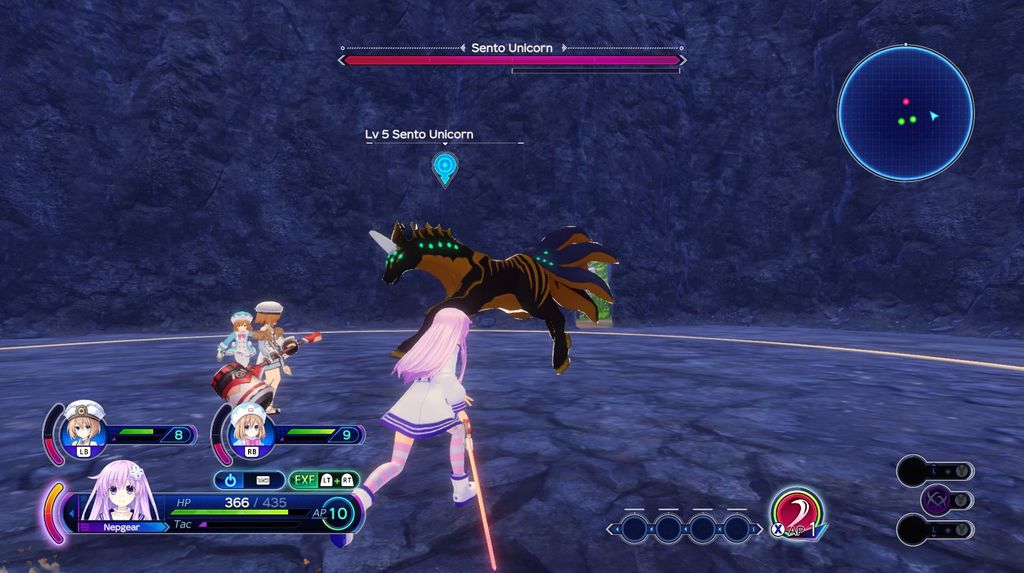Open the circular minimap radar
The height and width of the screenshot is (573, 1024).
(x=905, y=113)
